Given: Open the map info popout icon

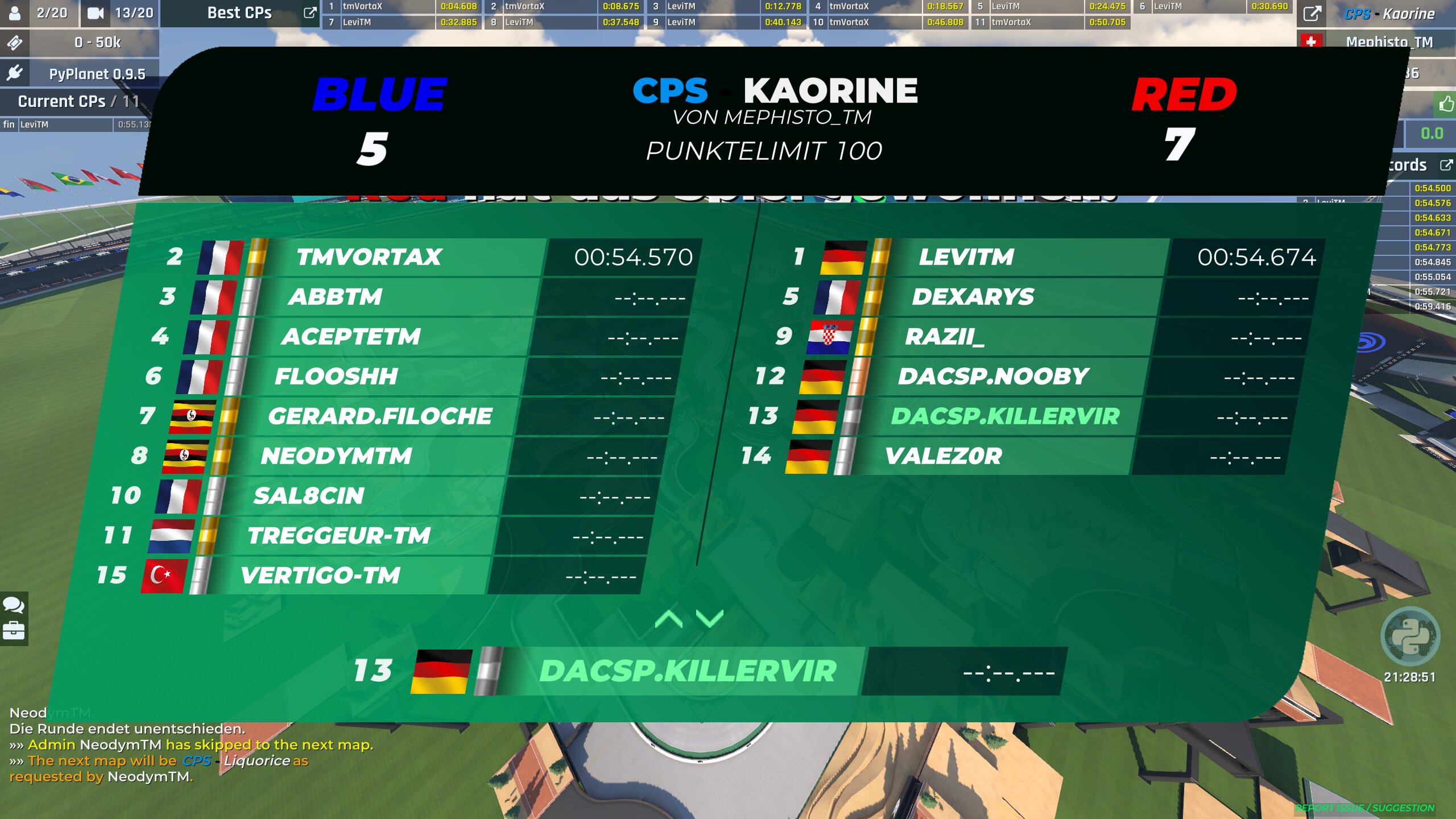Looking at the screenshot, I should [x=1312, y=13].
